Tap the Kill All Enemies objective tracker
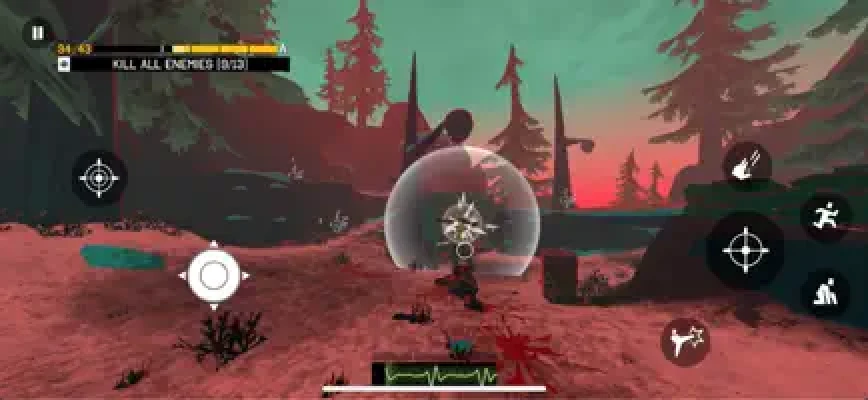This screenshot has width=868, height=400. point(174,64)
